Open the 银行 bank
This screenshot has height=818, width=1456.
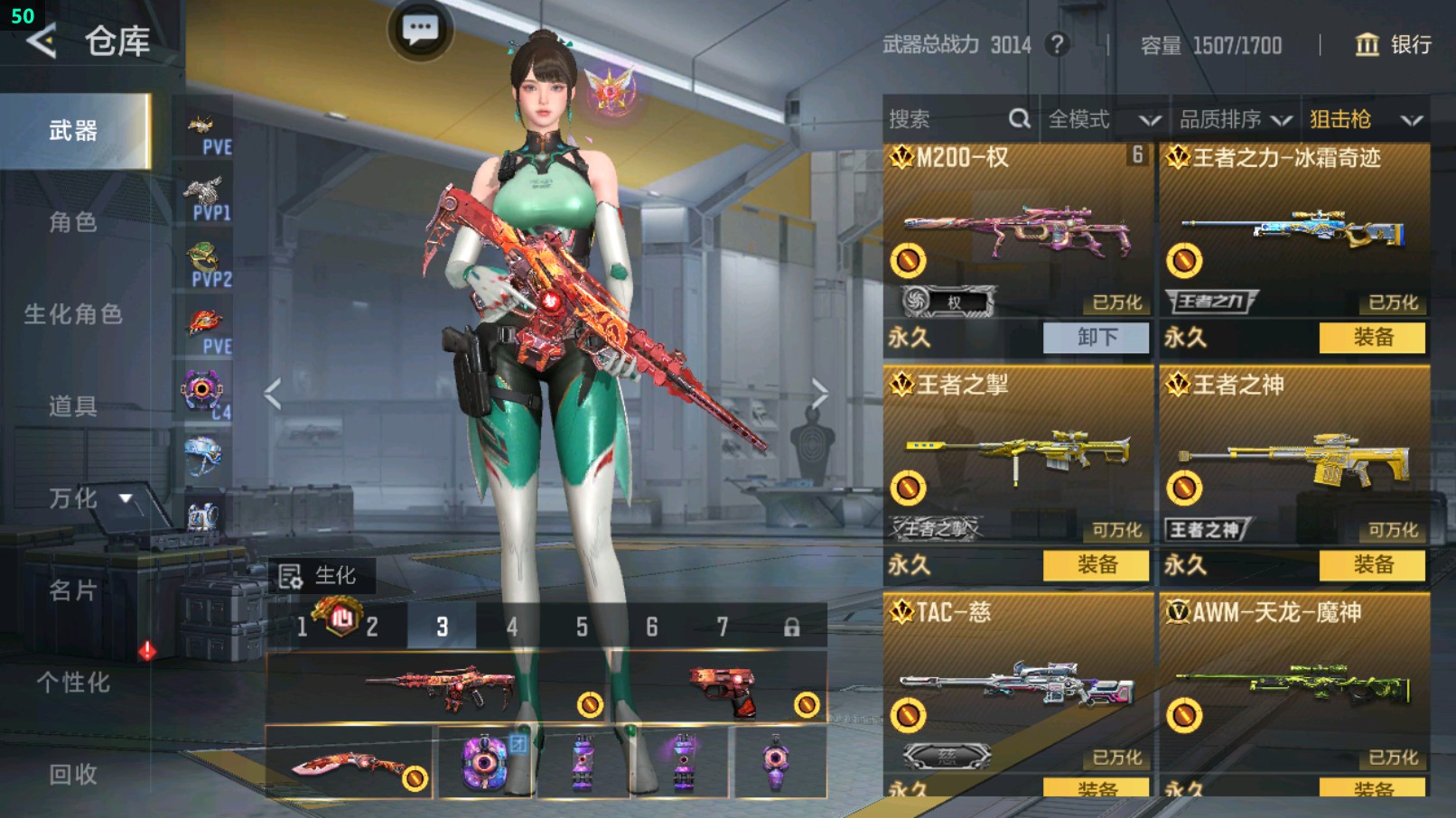click(x=1393, y=45)
